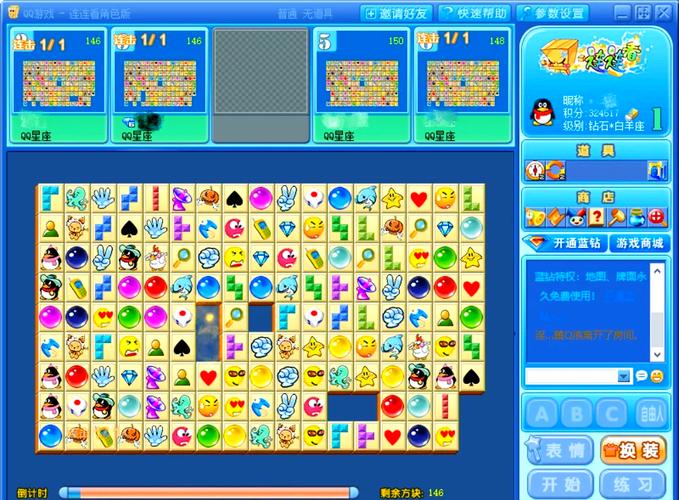Choose team A
Image resolution: width=679 pixels, height=500 pixels.
click(x=541, y=413)
